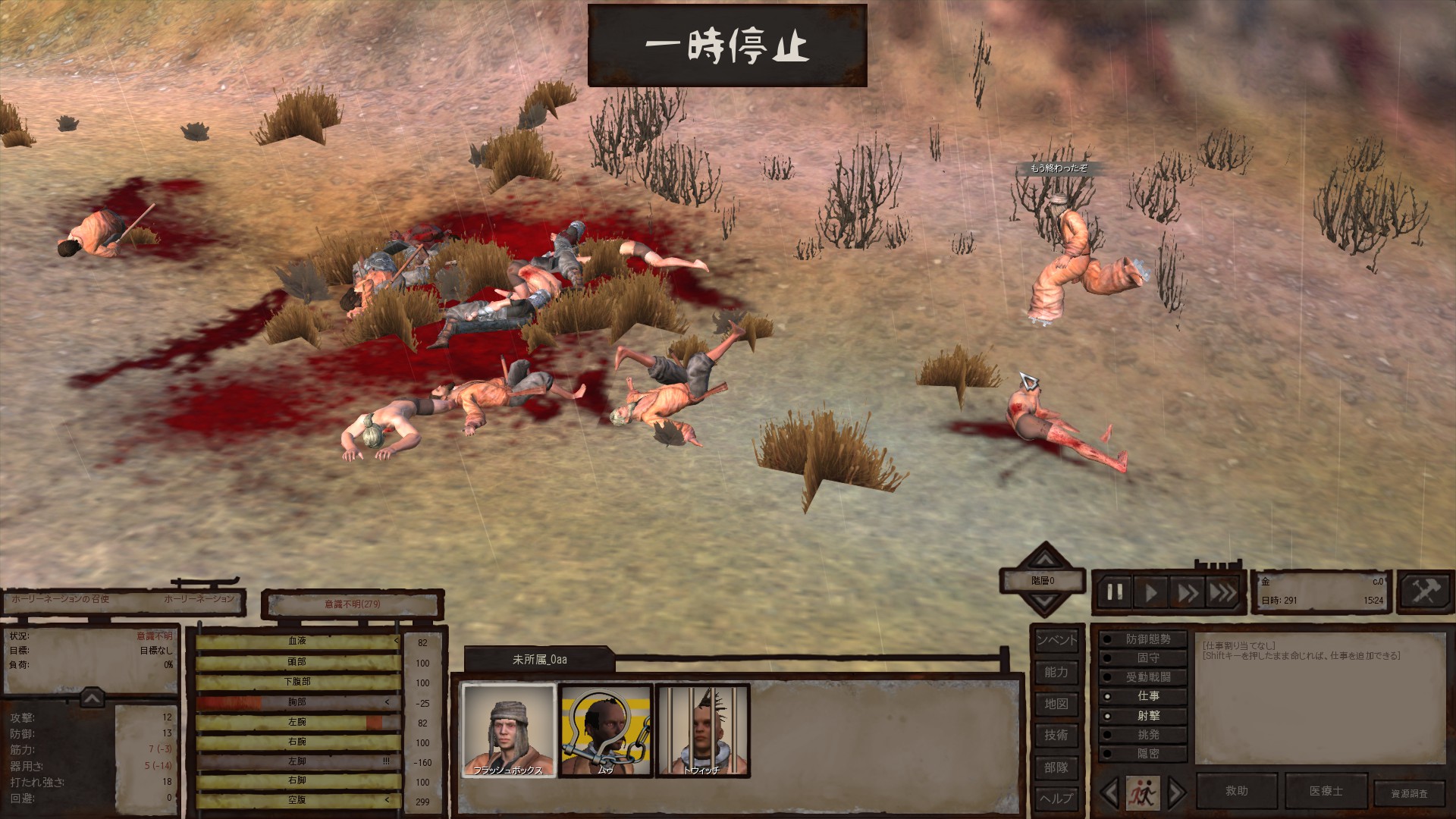Open the 地図 (map) screen
The image size is (1456, 819).
pyautogui.click(x=1056, y=704)
